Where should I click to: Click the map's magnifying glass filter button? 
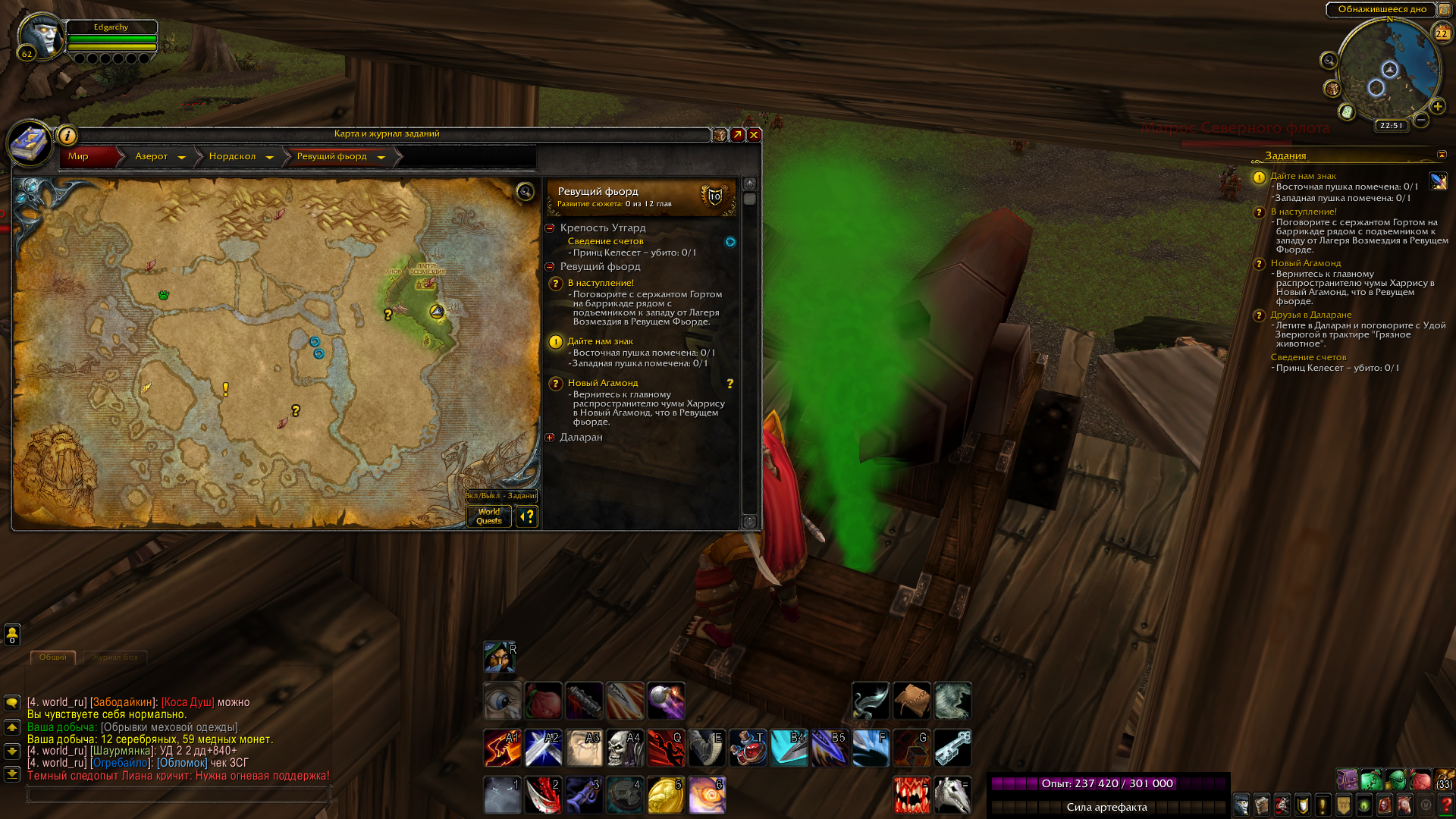tap(525, 191)
